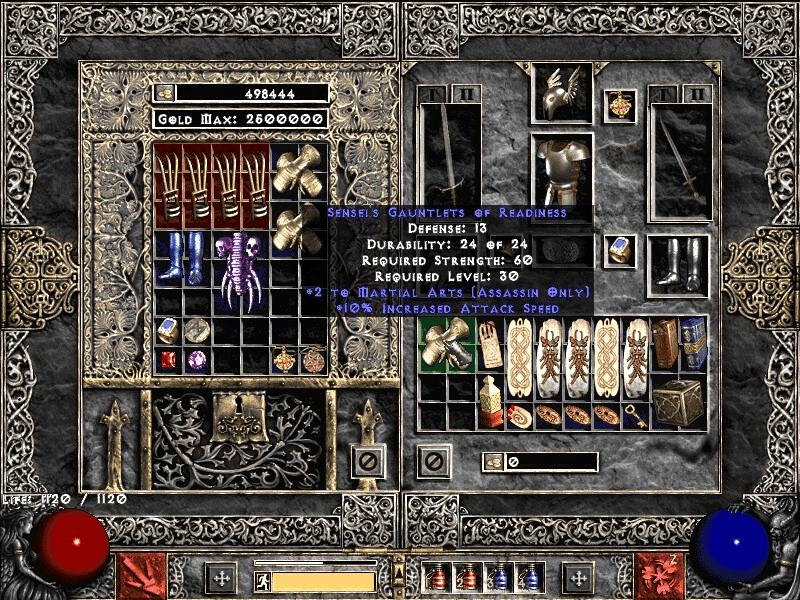The height and width of the screenshot is (600, 800).
Task: Select the blue-stone ring in the stash
Action: coord(168,330)
